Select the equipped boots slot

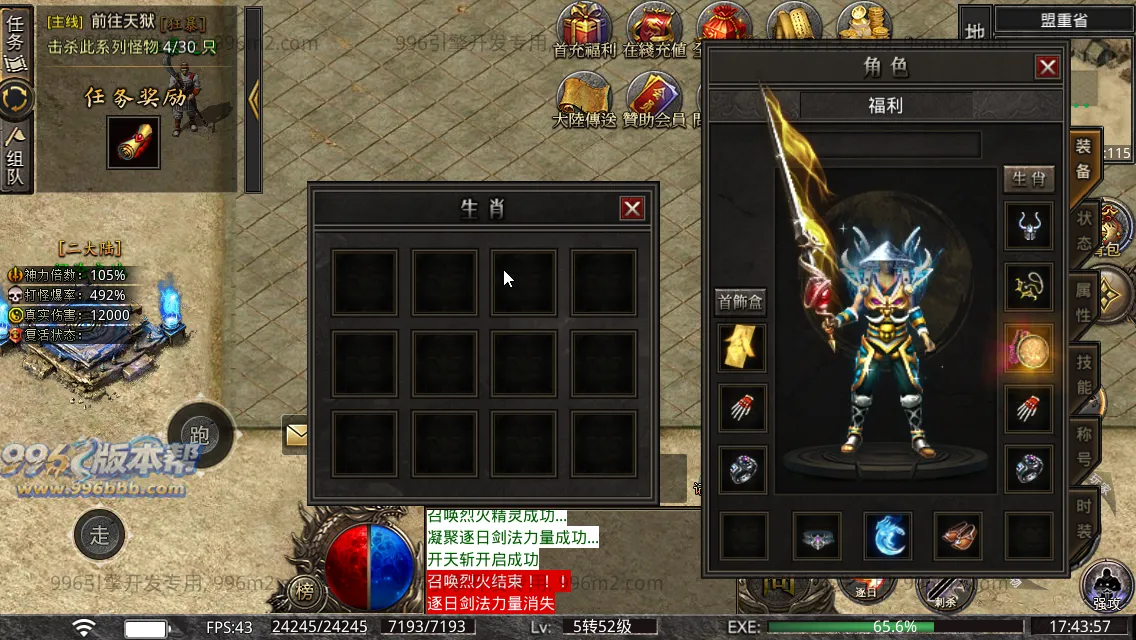[960, 536]
